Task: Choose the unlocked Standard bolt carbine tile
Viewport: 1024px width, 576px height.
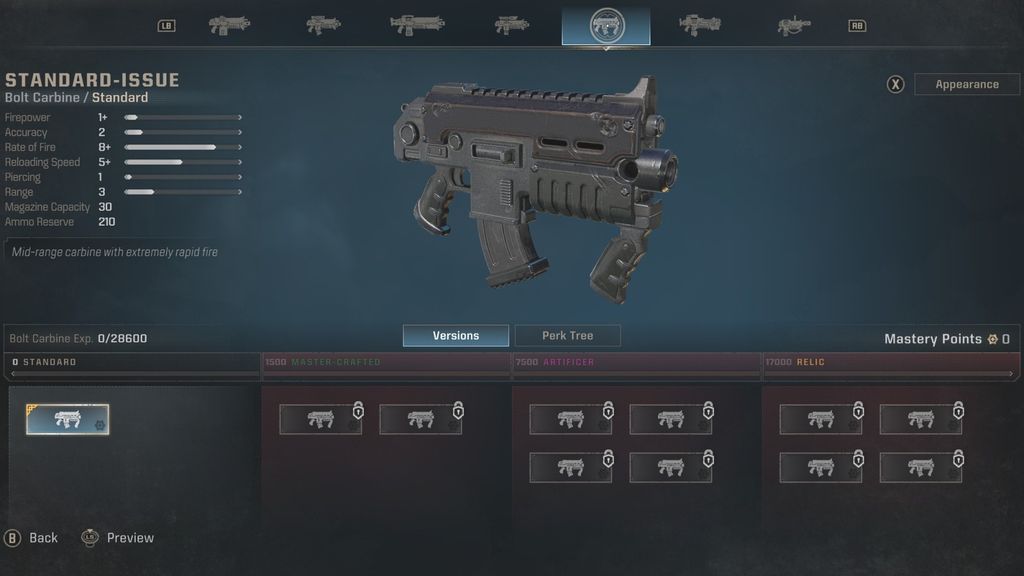Action: [68, 420]
